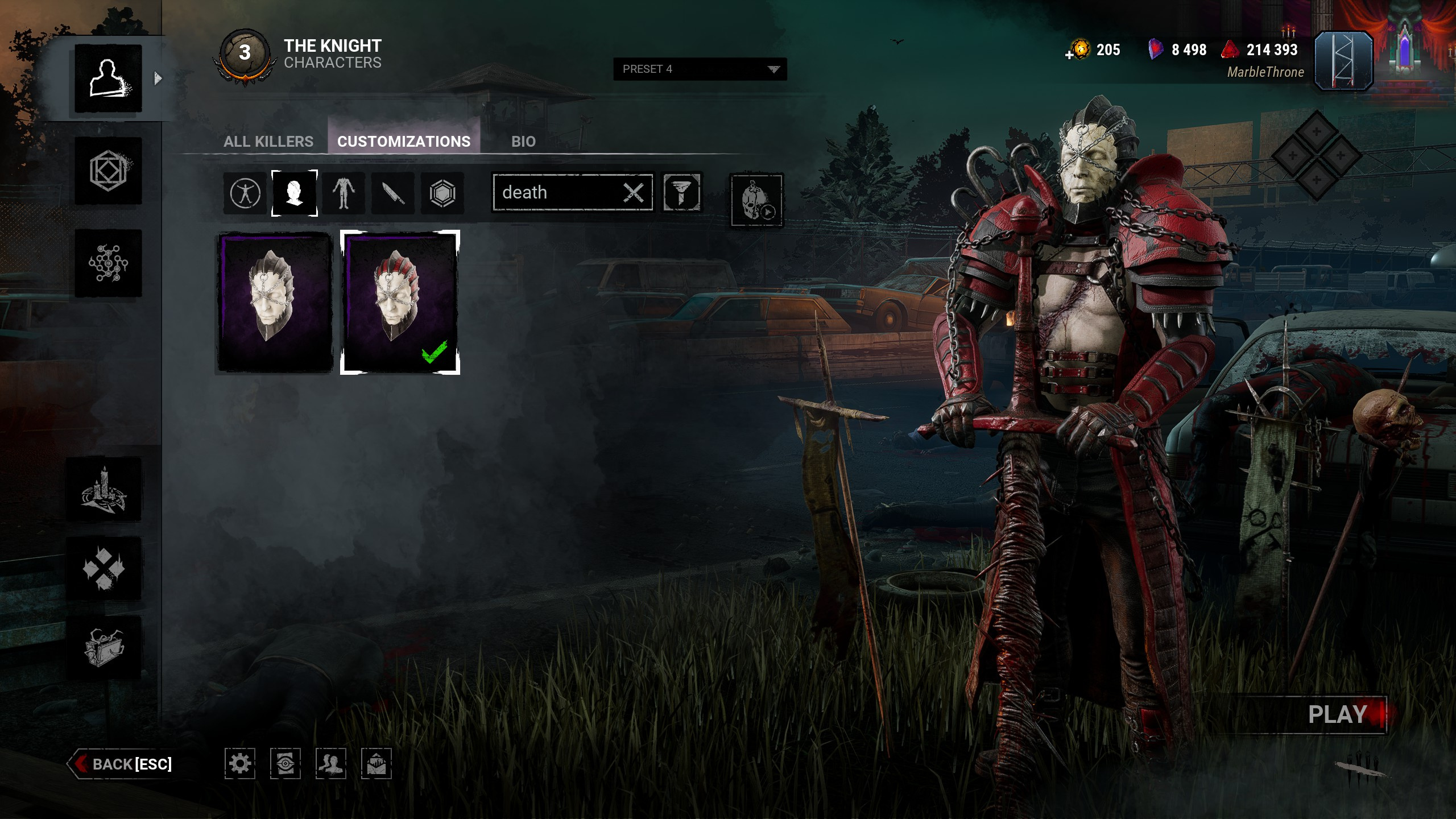Open the BIO tab

[x=523, y=142]
